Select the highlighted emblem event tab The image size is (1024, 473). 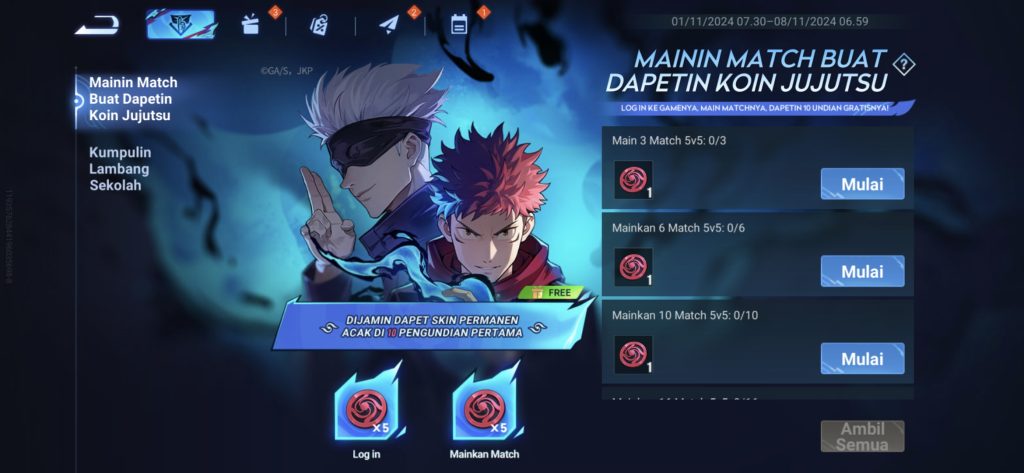coord(180,25)
